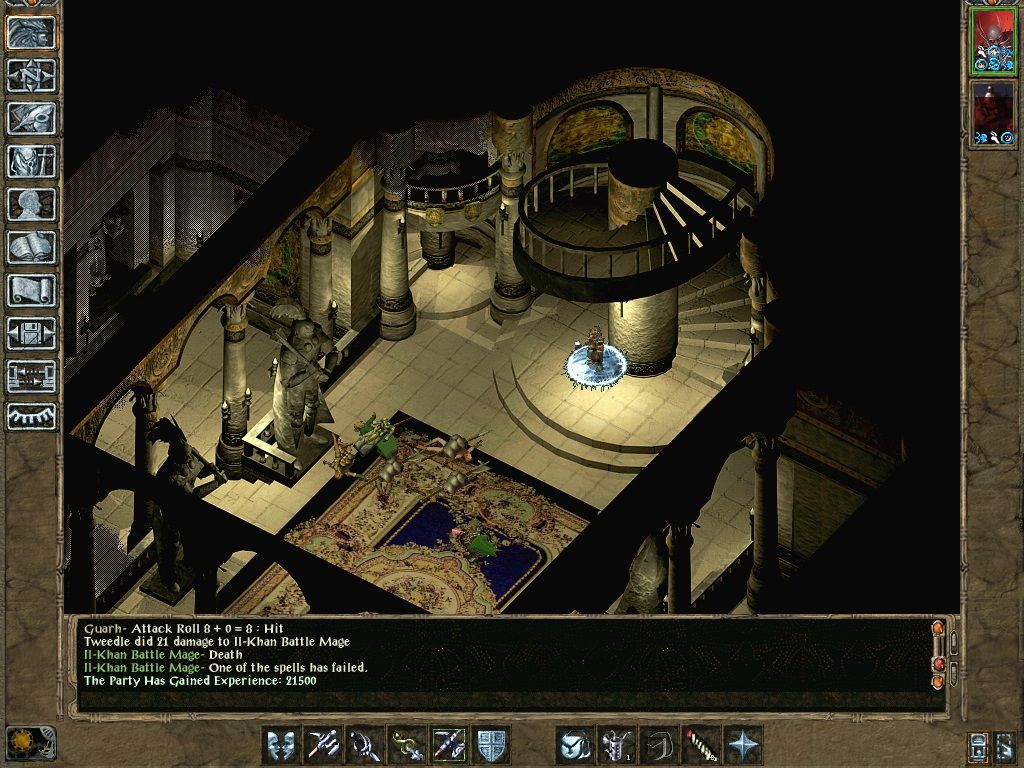1024x768 pixels.
Task: Select the second party member portrait
Action: pos(993,115)
